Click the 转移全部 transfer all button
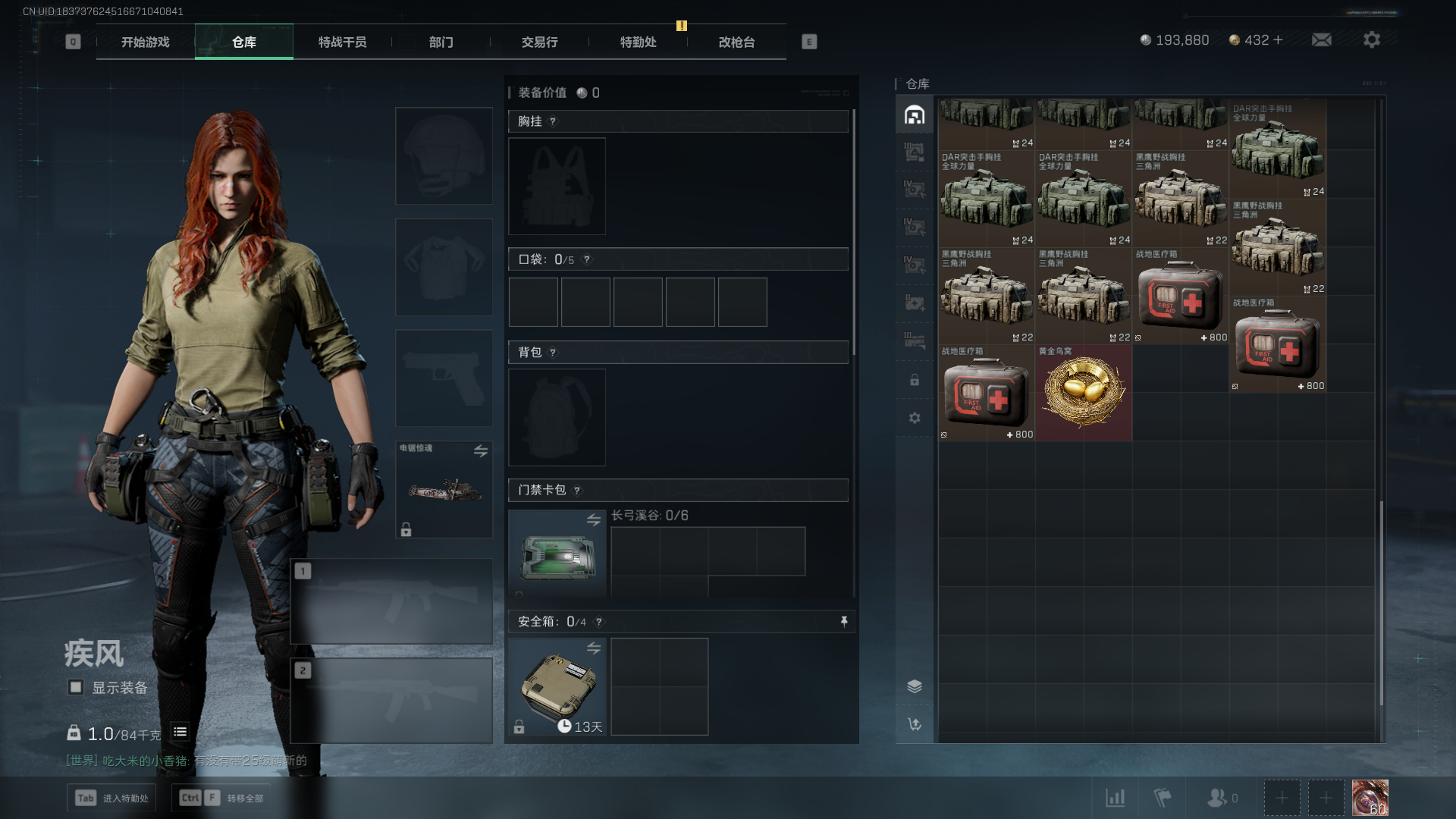1456x819 pixels. coord(222,798)
